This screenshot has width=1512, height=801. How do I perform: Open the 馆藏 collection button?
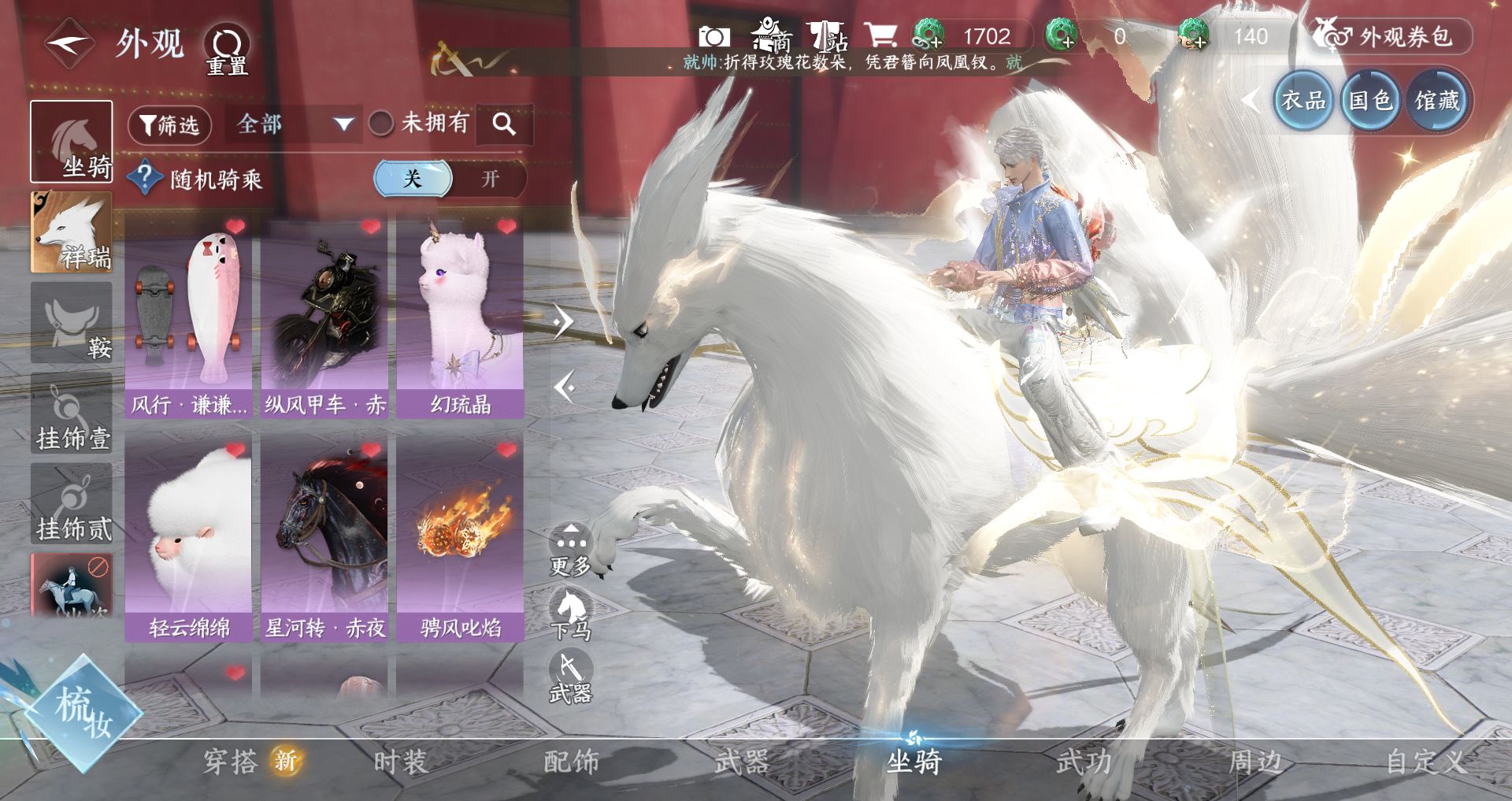[1436, 101]
